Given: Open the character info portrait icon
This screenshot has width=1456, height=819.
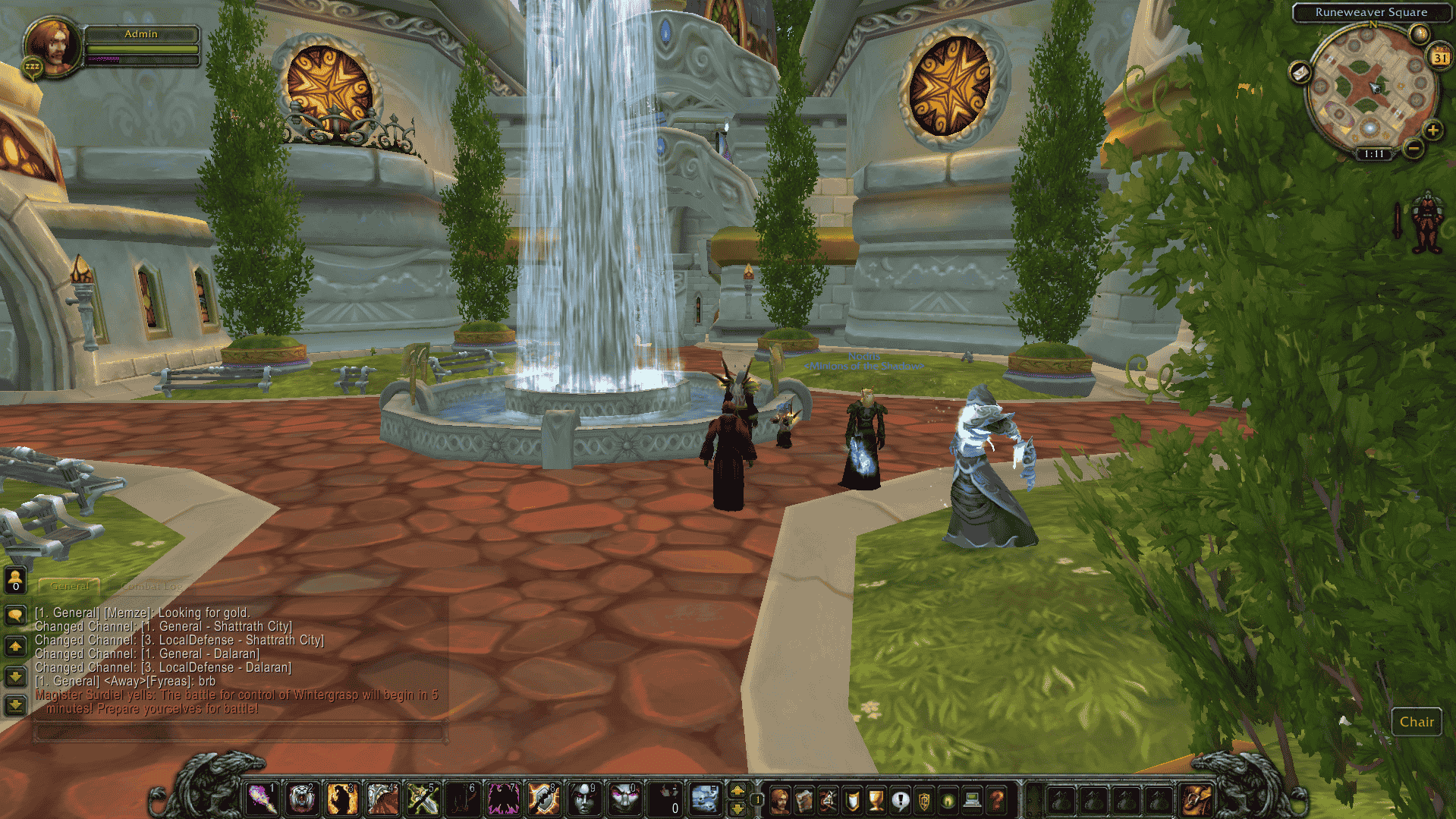Looking at the screenshot, I should tap(780, 801).
